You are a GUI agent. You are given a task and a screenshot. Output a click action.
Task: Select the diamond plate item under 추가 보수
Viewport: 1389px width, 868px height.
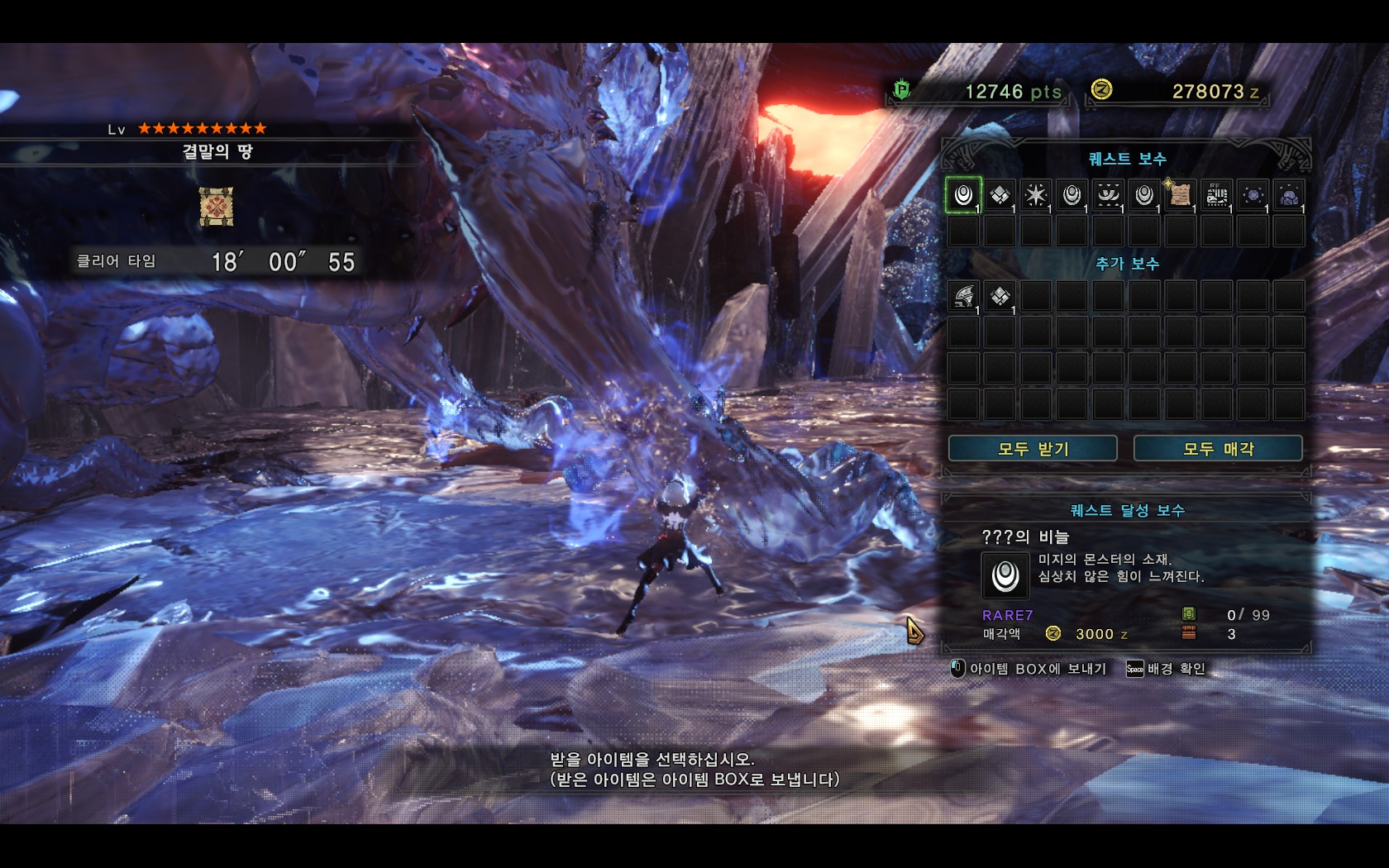(1000, 296)
